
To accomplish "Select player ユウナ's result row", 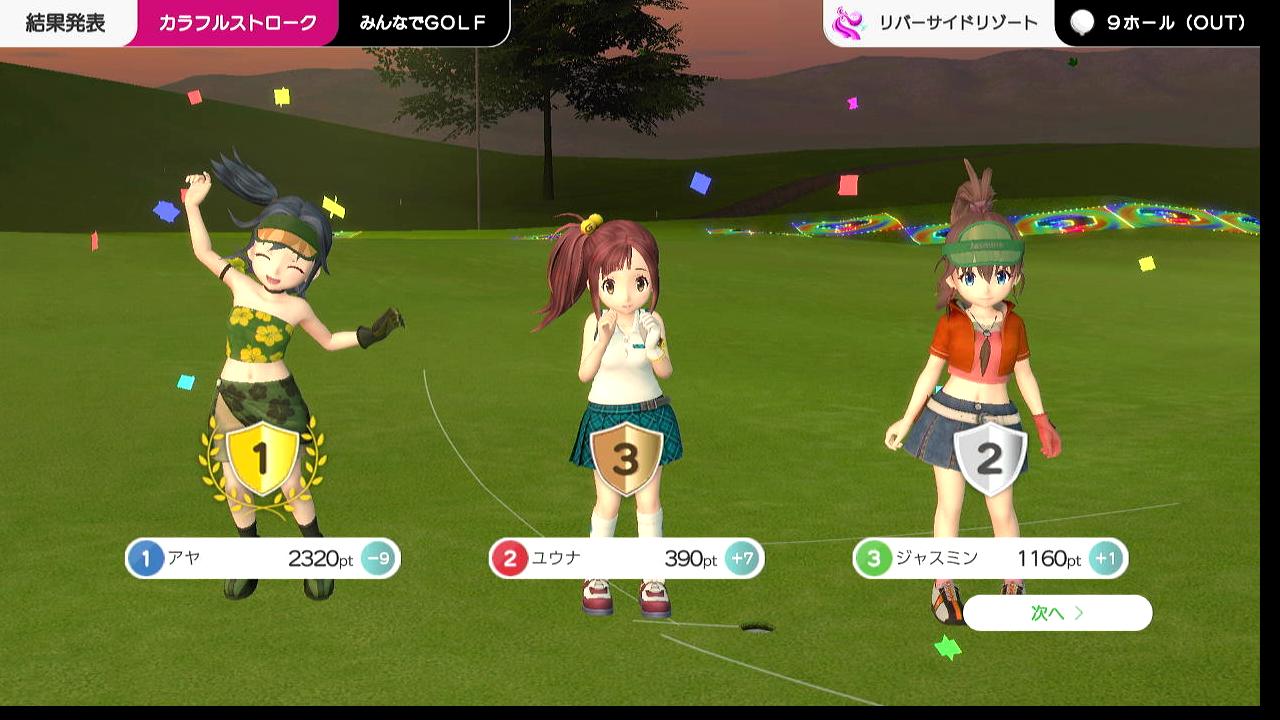I will tap(626, 558).
